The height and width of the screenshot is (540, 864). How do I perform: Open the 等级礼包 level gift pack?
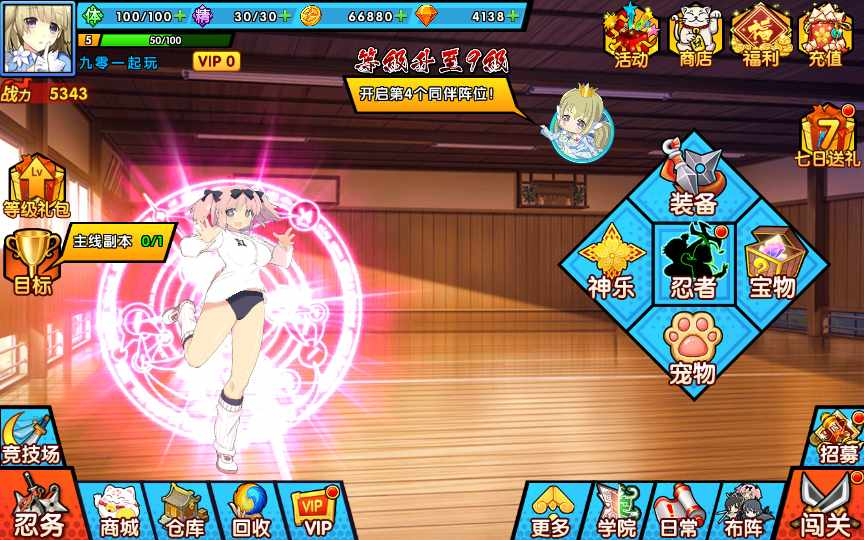pyautogui.click(x=35, y=187)
